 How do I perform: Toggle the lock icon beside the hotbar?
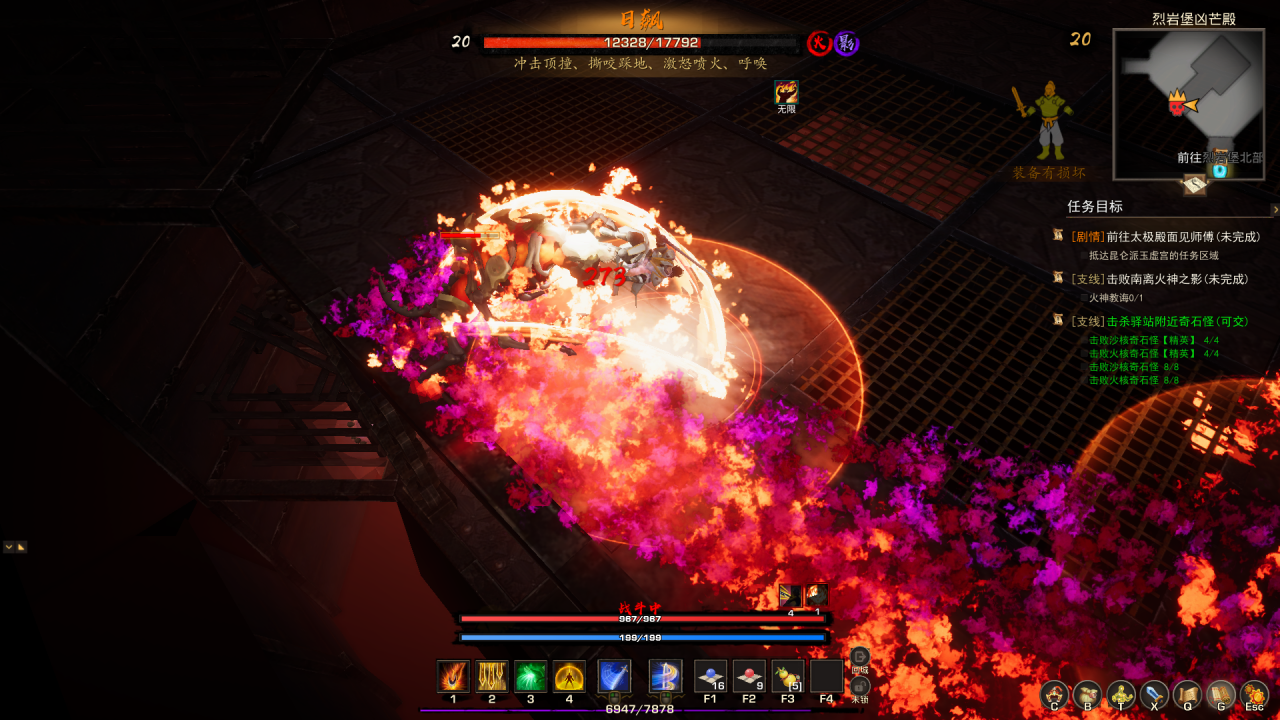[x=860, y=686]
